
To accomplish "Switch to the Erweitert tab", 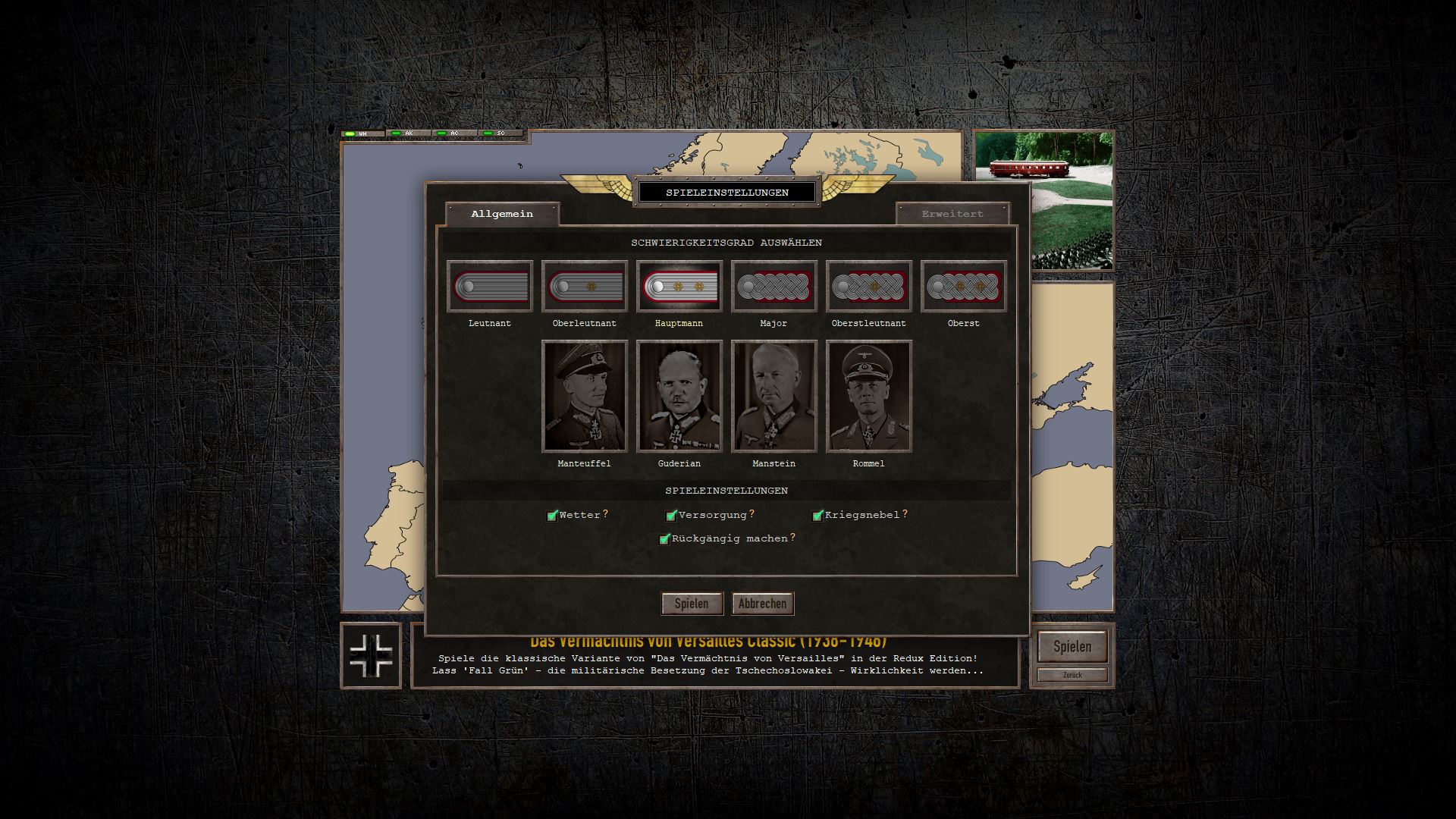I will coord(952,214).
